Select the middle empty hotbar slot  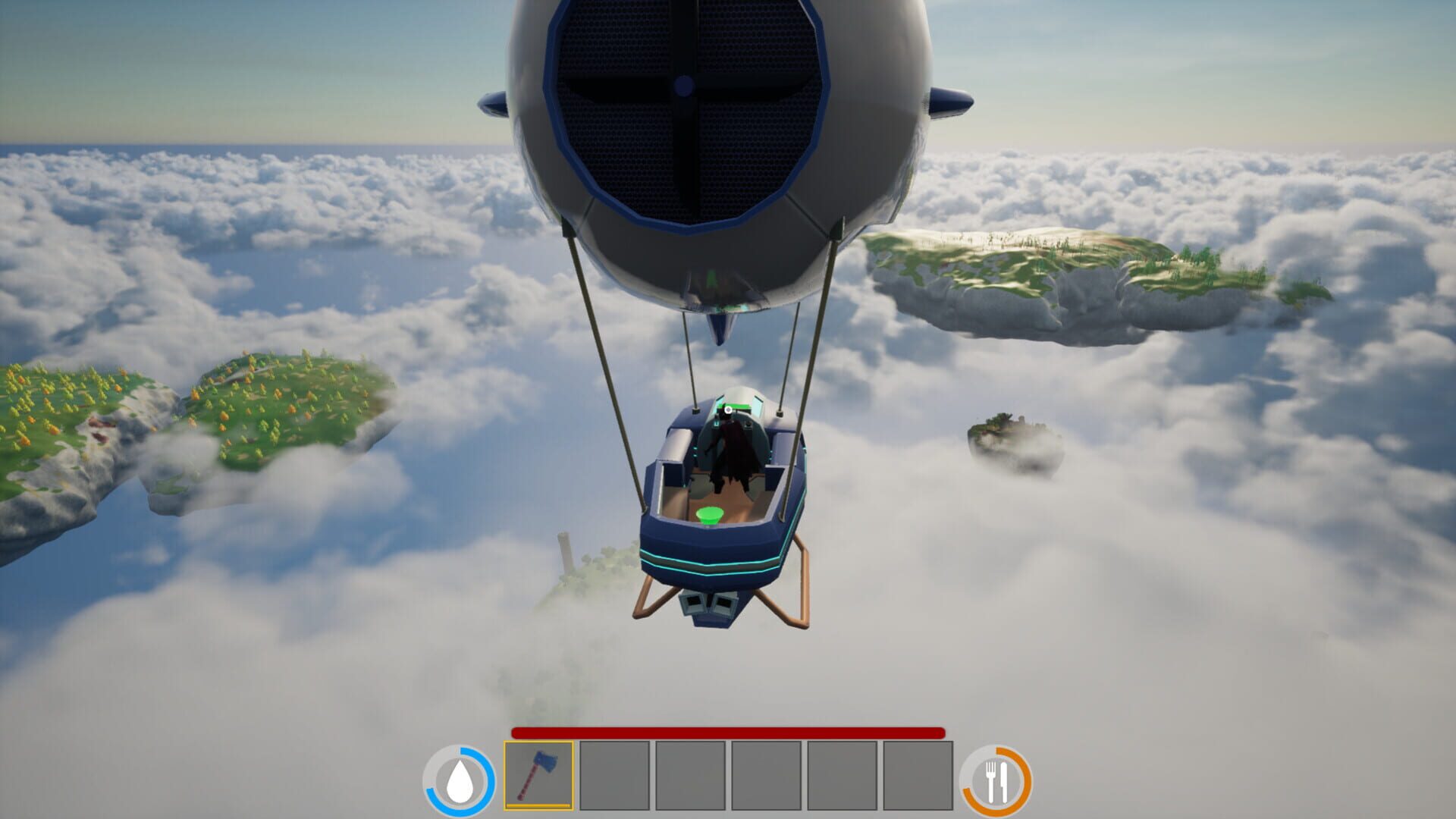[767, 775]
